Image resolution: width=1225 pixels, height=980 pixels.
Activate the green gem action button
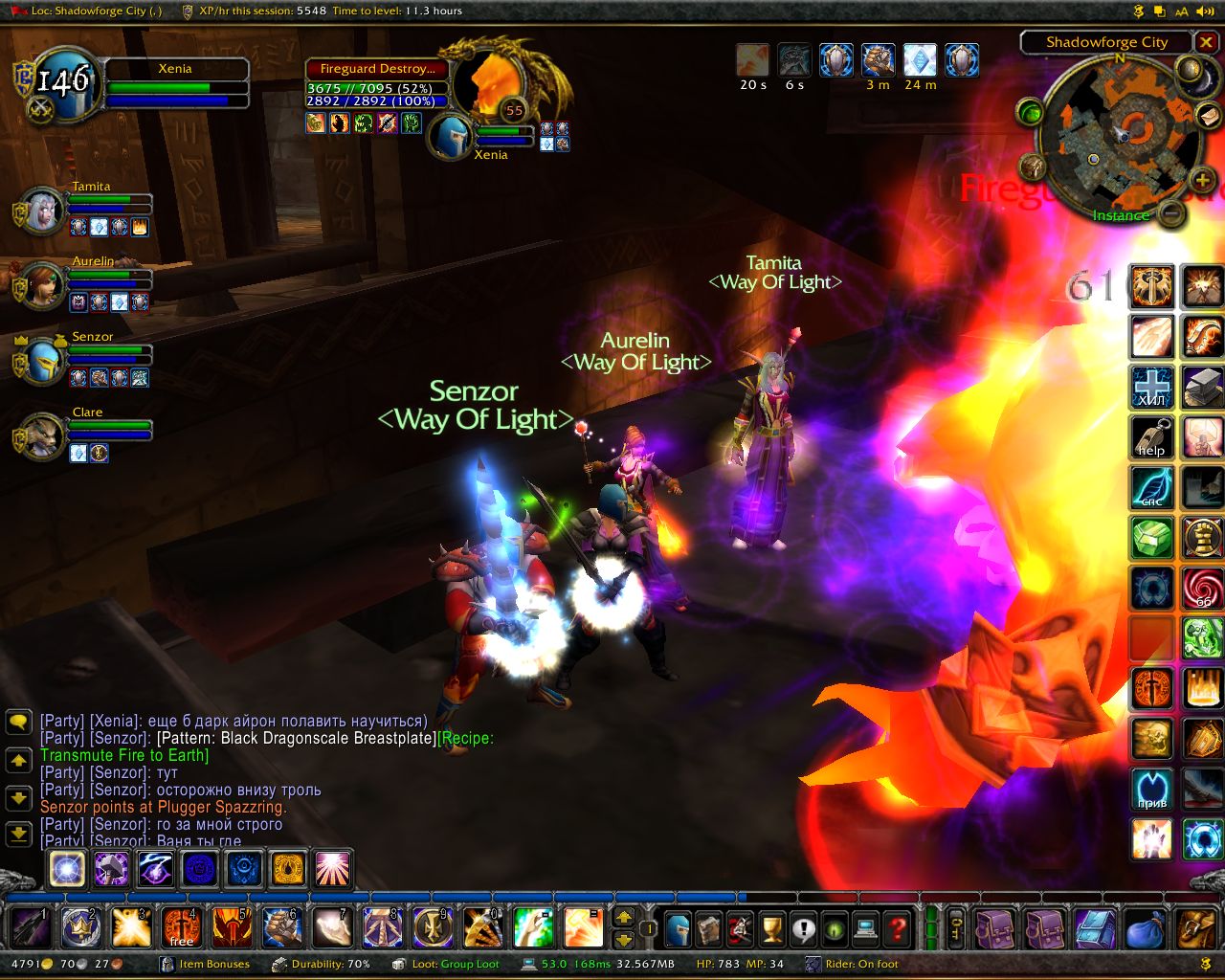(1151, 538)
